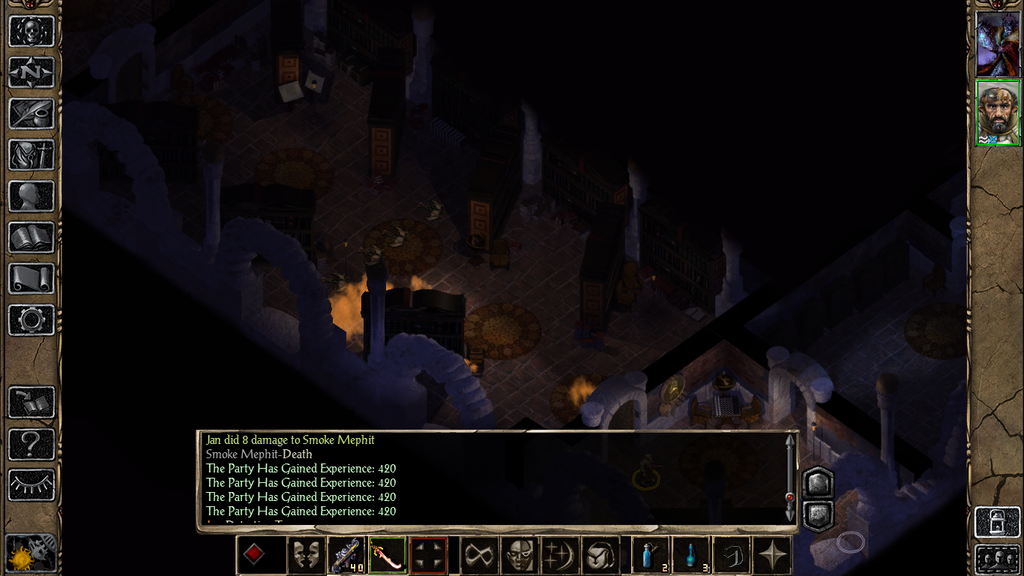The image size is (1024, 576).
Task: Open the area map compass button
Action: point(31,72)
